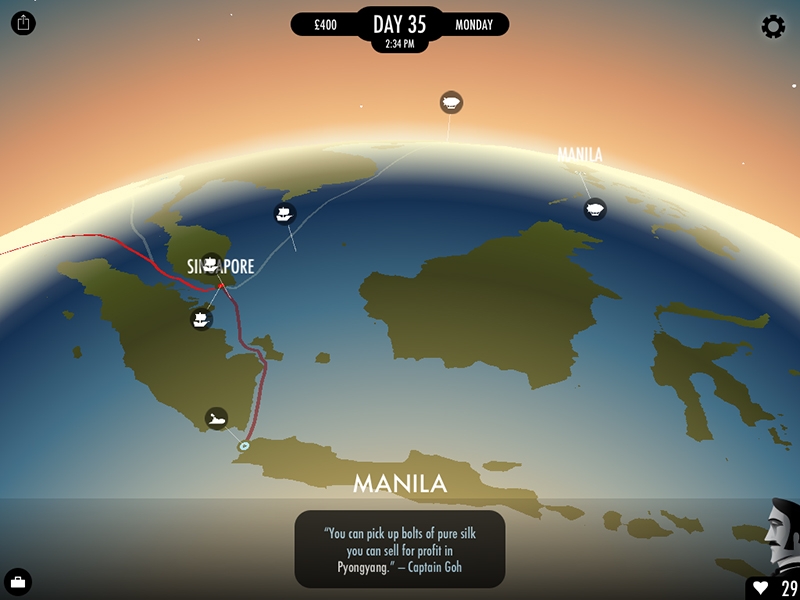This screenshot has width=800, height=600.
Task: Select the ship marker over the Singapore label
Action: click(x=211, y=264)
